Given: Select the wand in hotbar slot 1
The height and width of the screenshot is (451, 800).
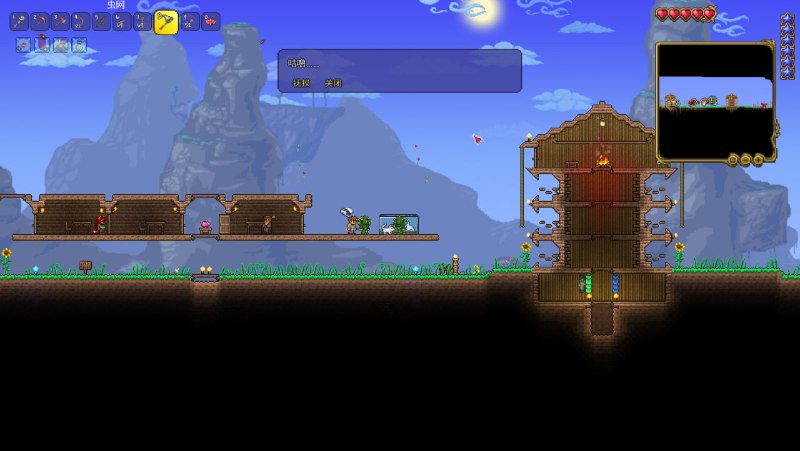Looking at the screenshot, I should (x=19, y=21).
